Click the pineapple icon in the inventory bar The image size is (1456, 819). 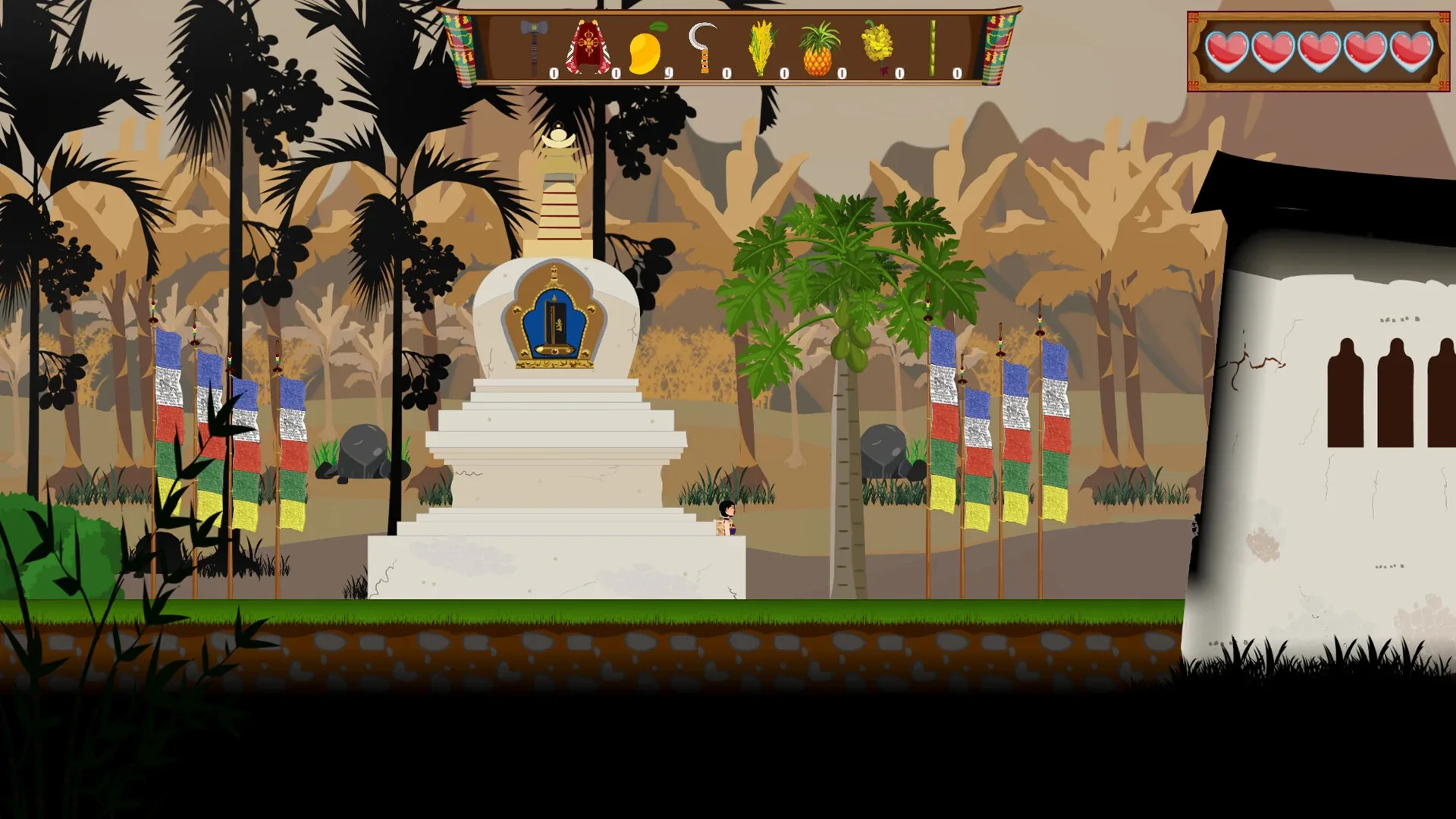(x=817, y=52)
